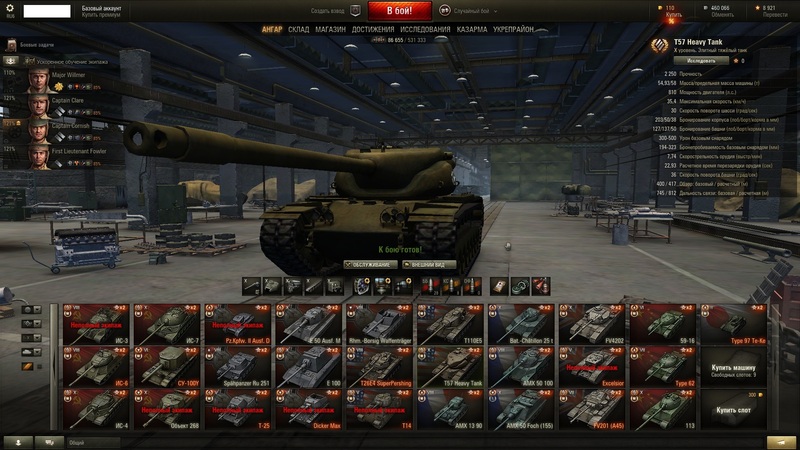Pick the Type 62 tank tile

664,366
